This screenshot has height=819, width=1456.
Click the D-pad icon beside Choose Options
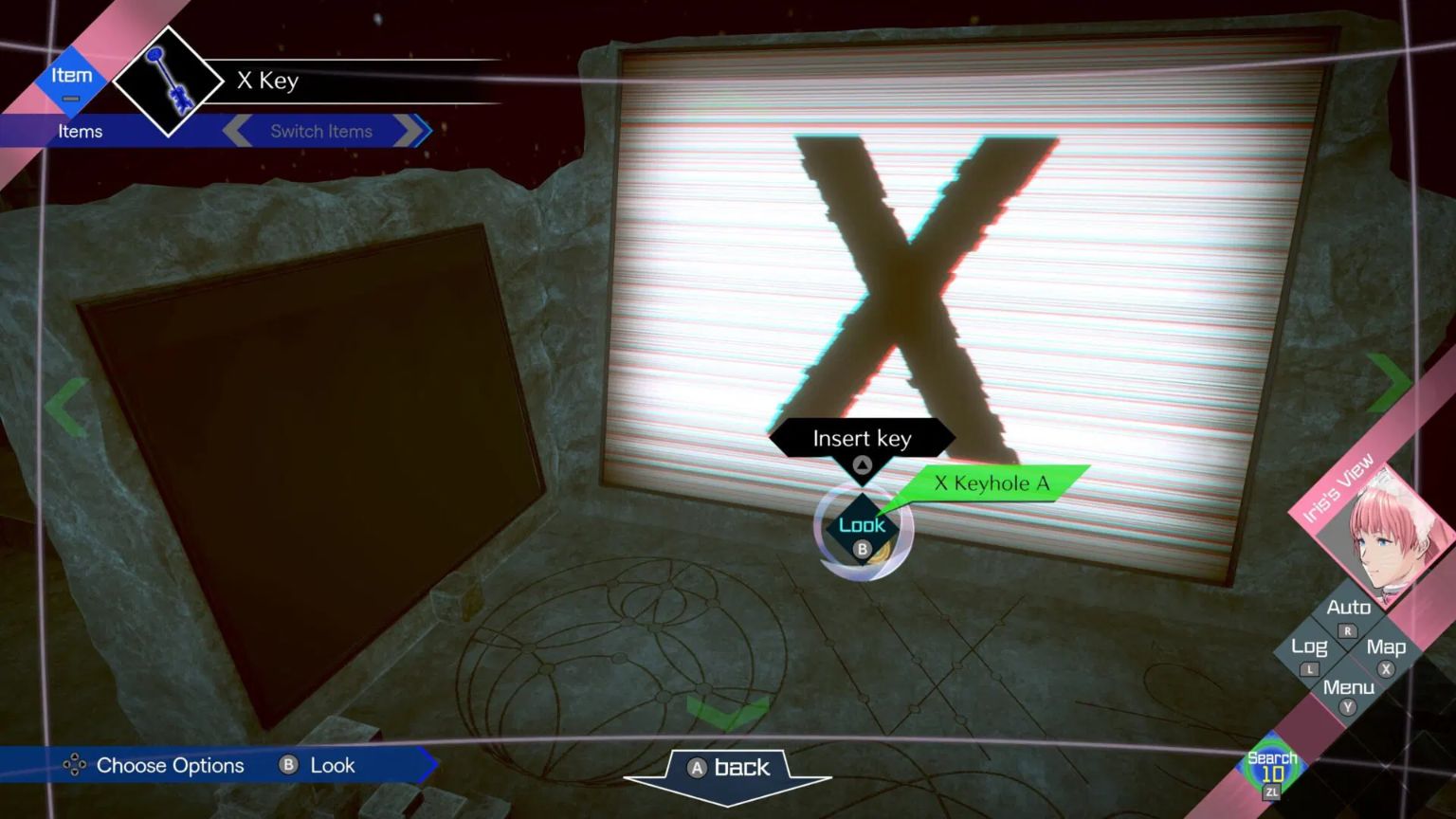click(74, 765)
